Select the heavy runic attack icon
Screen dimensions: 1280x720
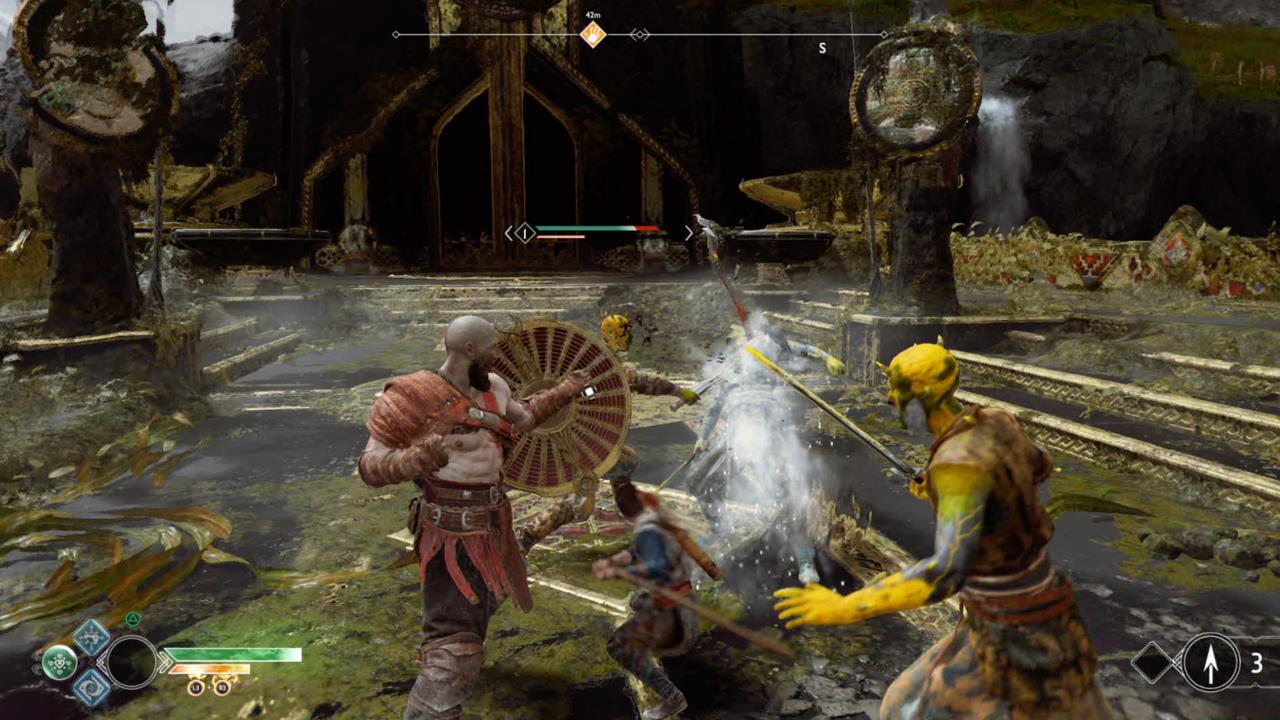pyautogui.click(x=91, y=689)
